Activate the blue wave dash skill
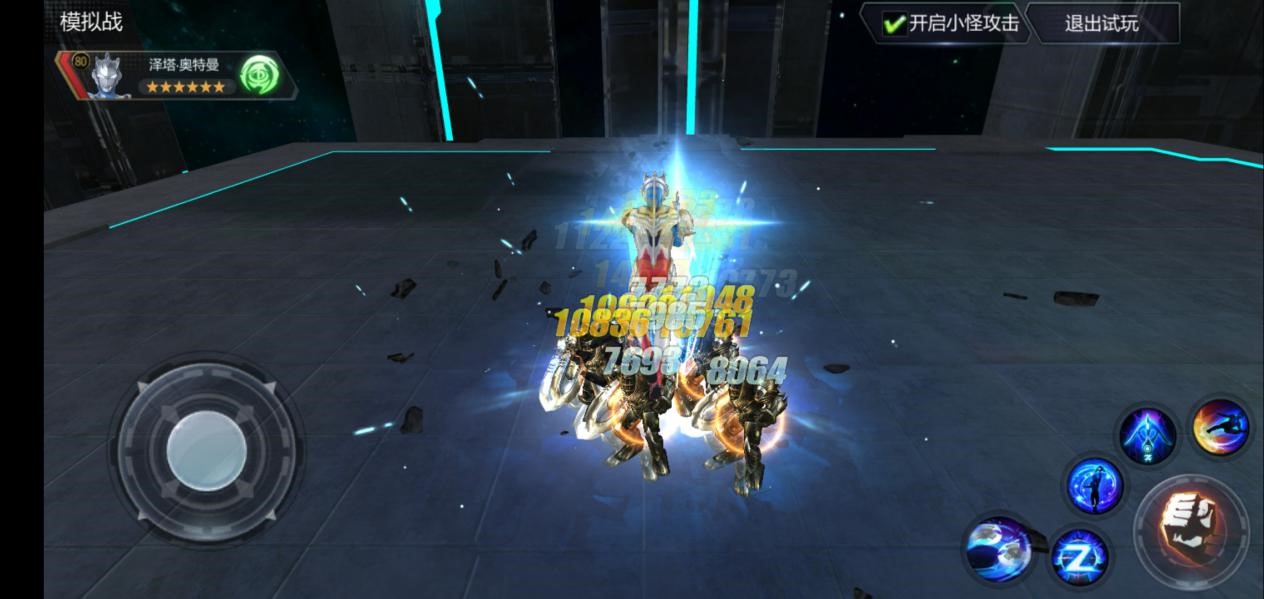The height and width of the screenshot is (599, 1264). 999,548
